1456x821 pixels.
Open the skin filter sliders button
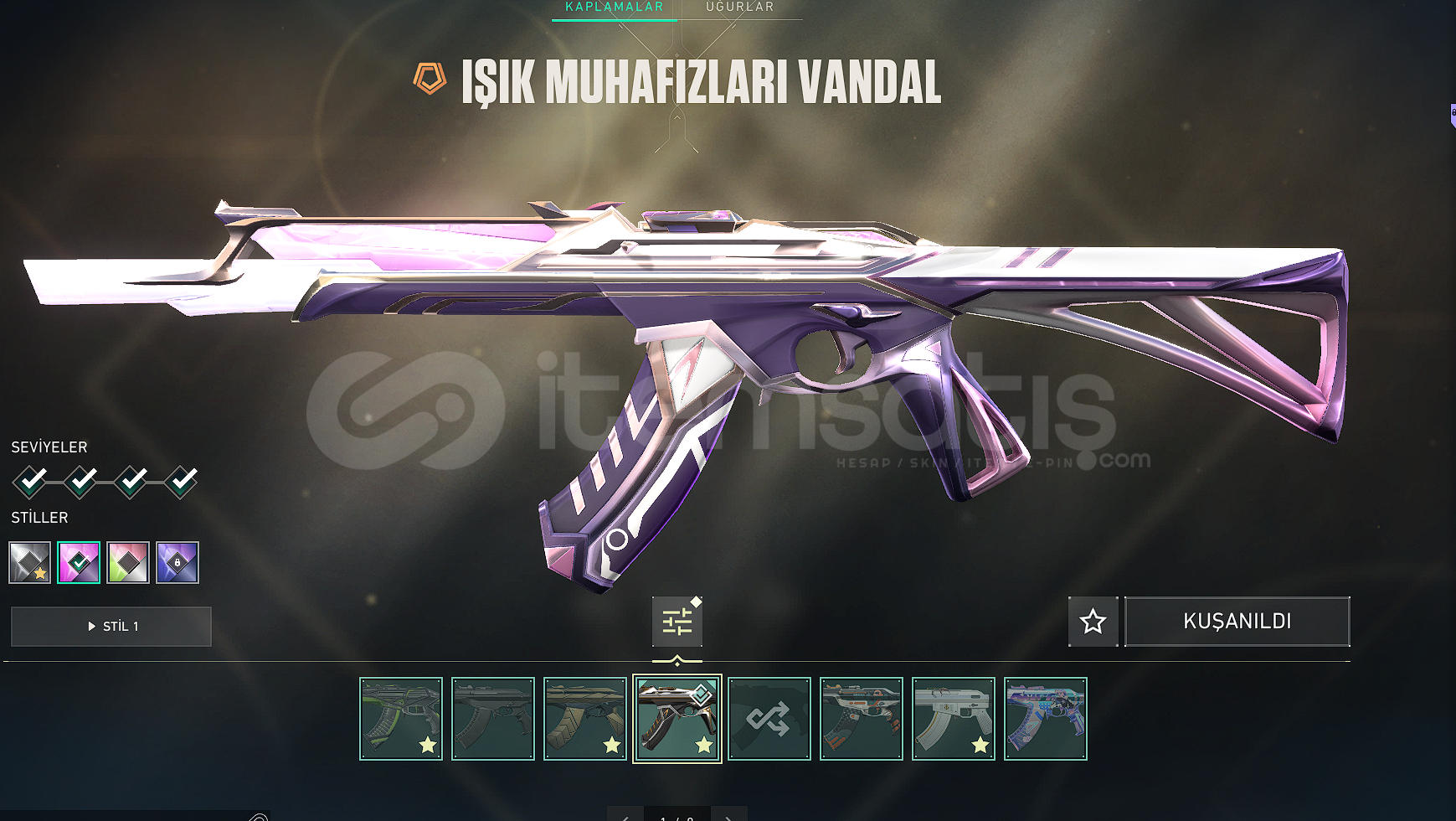677,622
